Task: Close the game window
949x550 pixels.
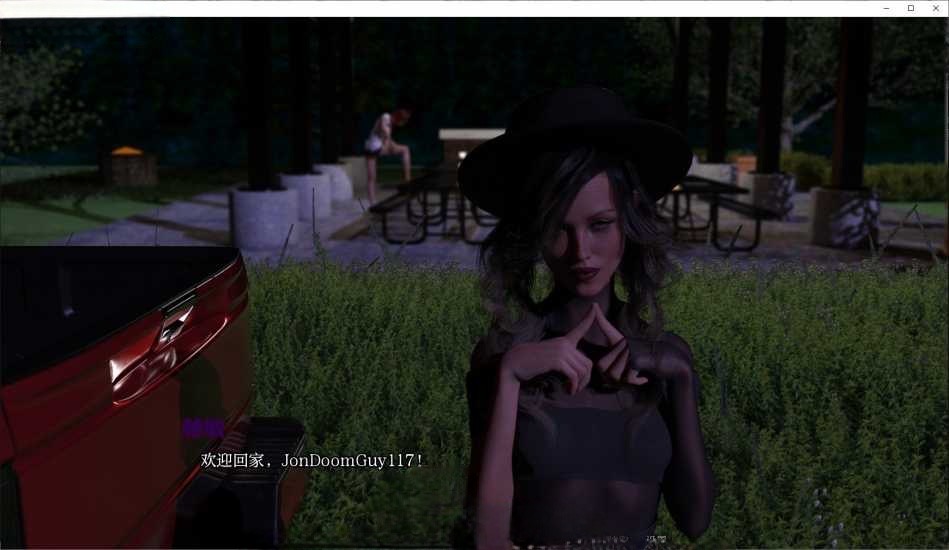Action: point(933,8)
